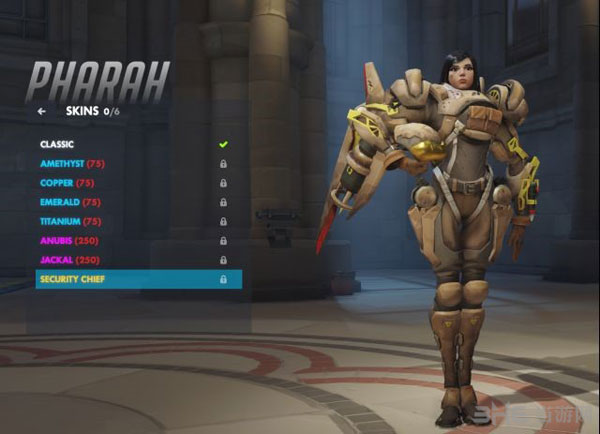Go back using the arrow beside Skins
Image resolution: width=600 pixels, height=434 pixels.
coord(42,112)
